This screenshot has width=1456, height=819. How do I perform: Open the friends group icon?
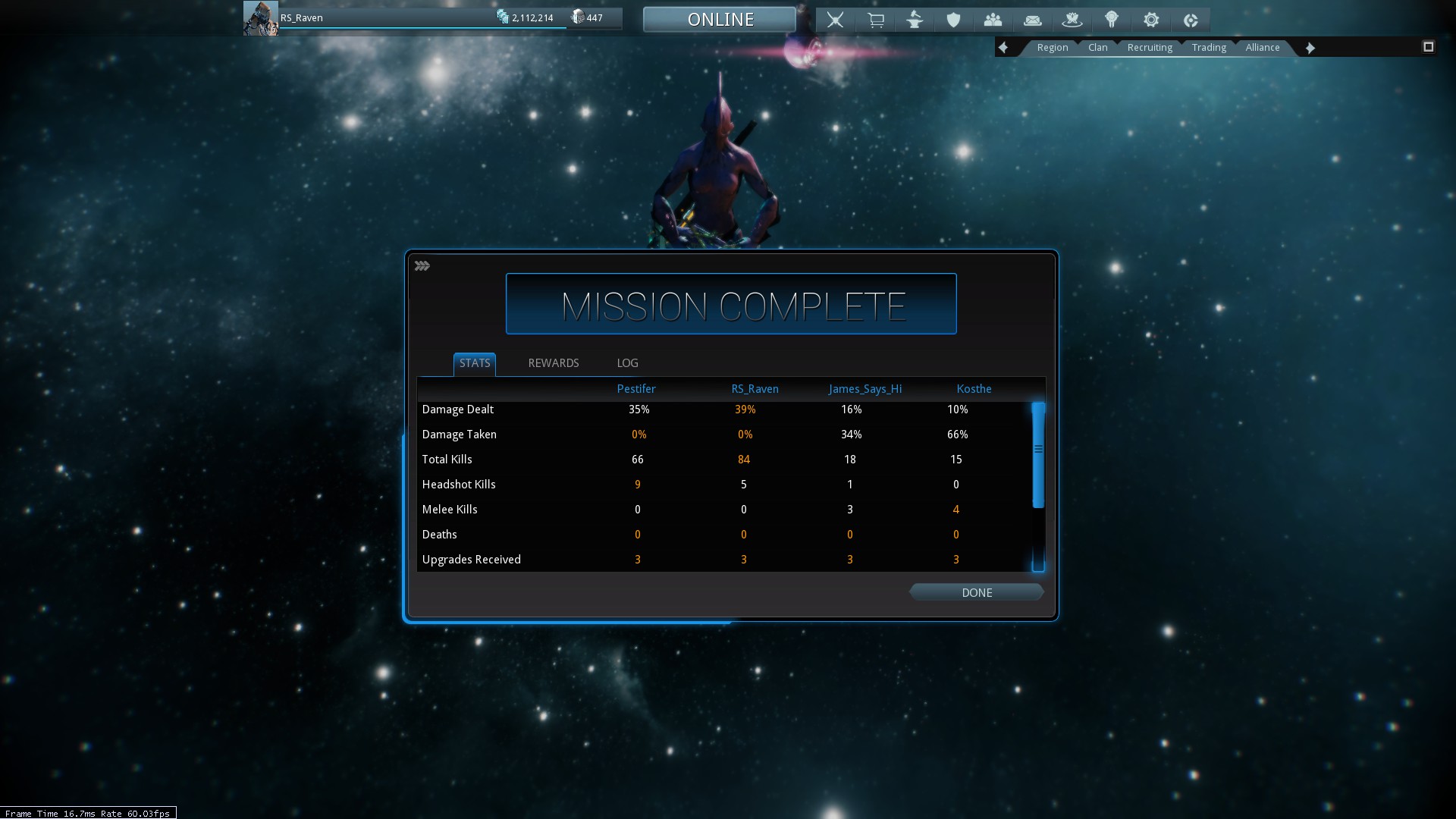click(x=993, y=20)
